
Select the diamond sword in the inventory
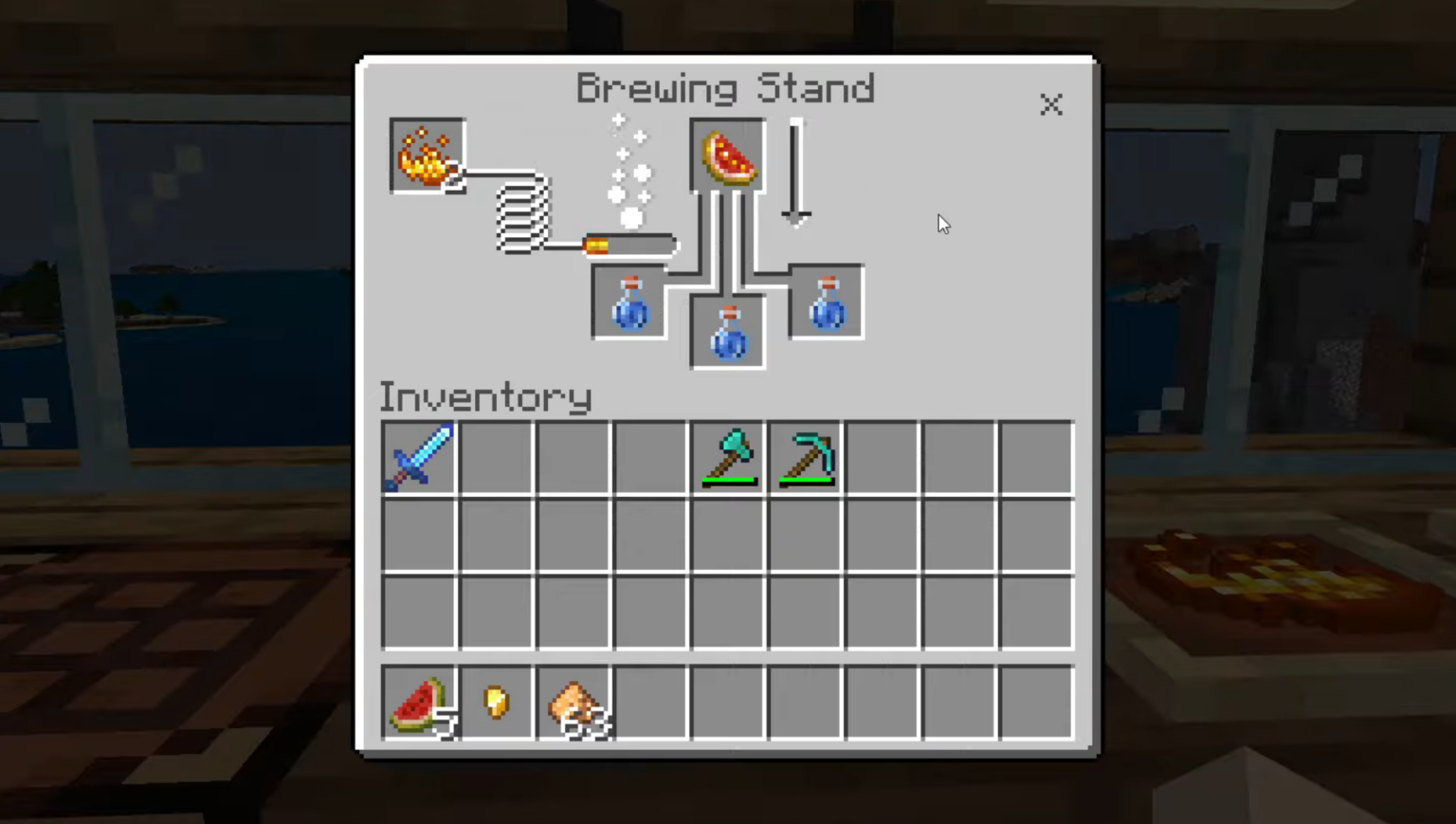419,458
